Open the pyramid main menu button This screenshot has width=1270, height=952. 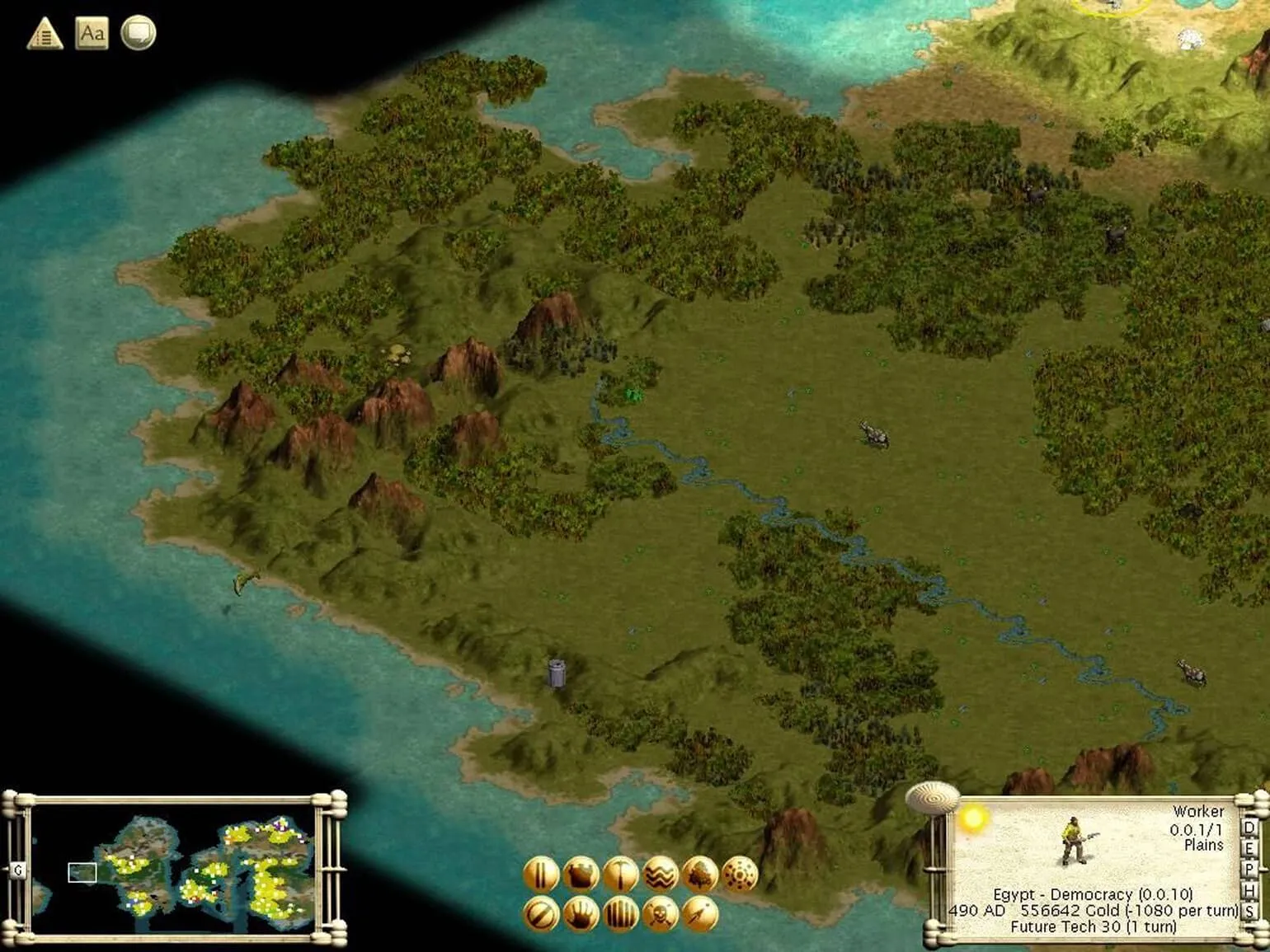tap(45, 34)
